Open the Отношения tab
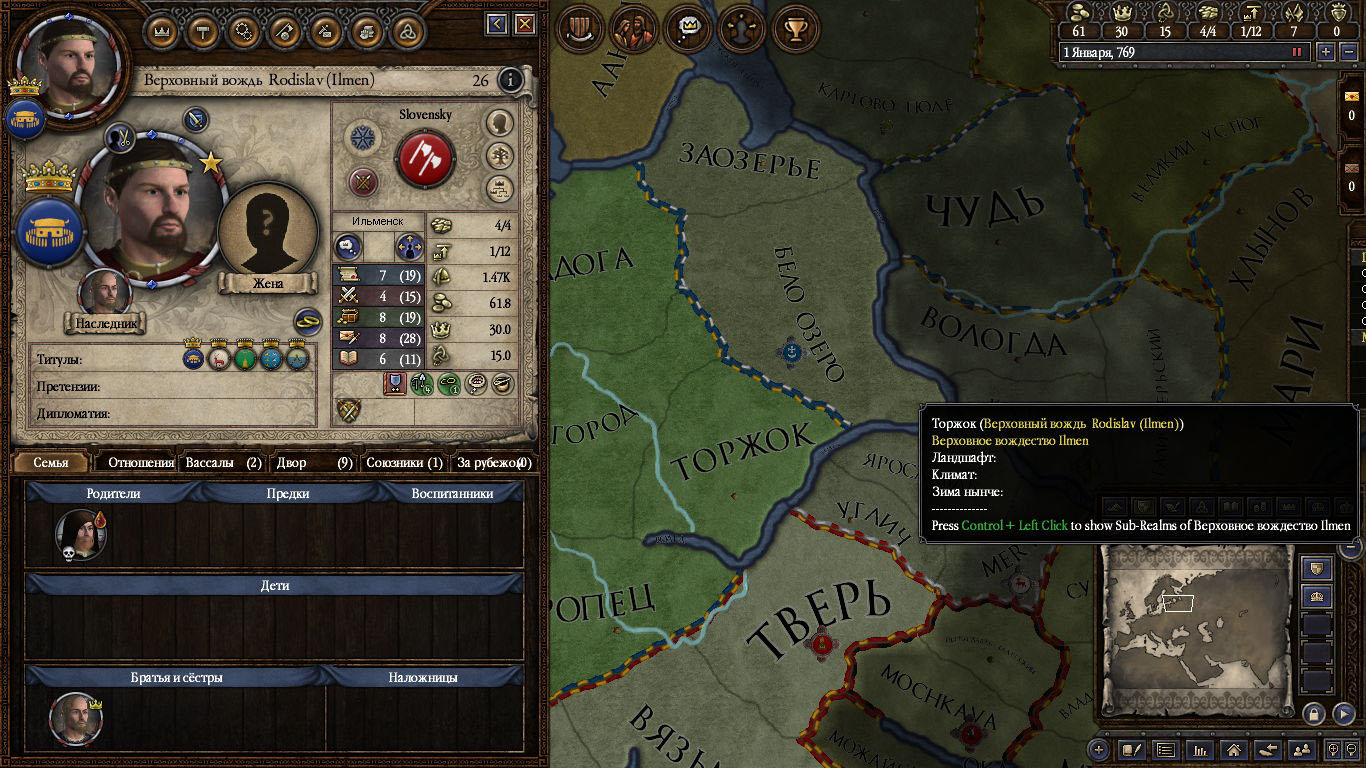 141,462
